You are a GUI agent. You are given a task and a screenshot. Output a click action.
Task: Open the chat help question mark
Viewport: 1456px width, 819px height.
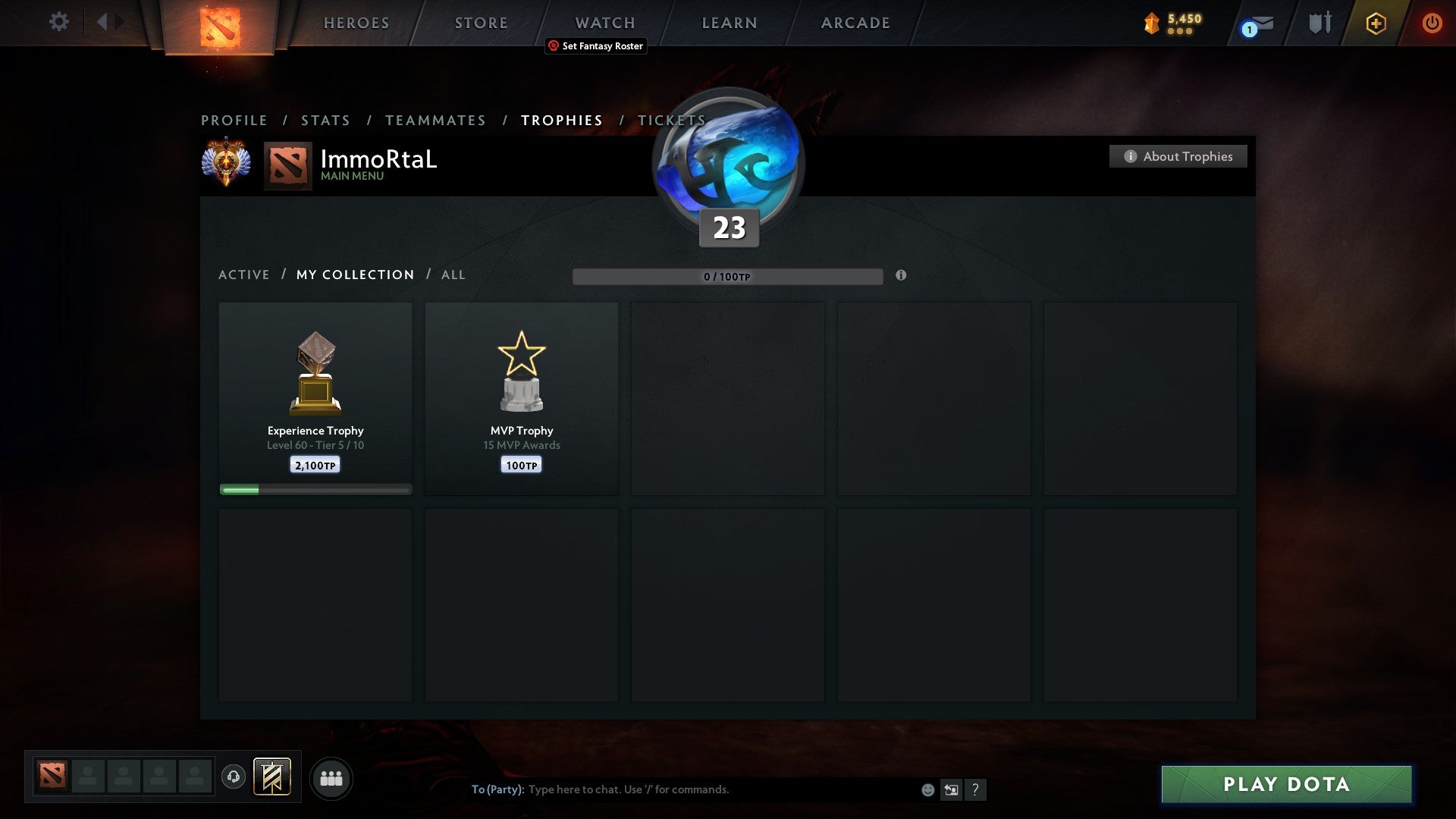click(x=975, y=789)
